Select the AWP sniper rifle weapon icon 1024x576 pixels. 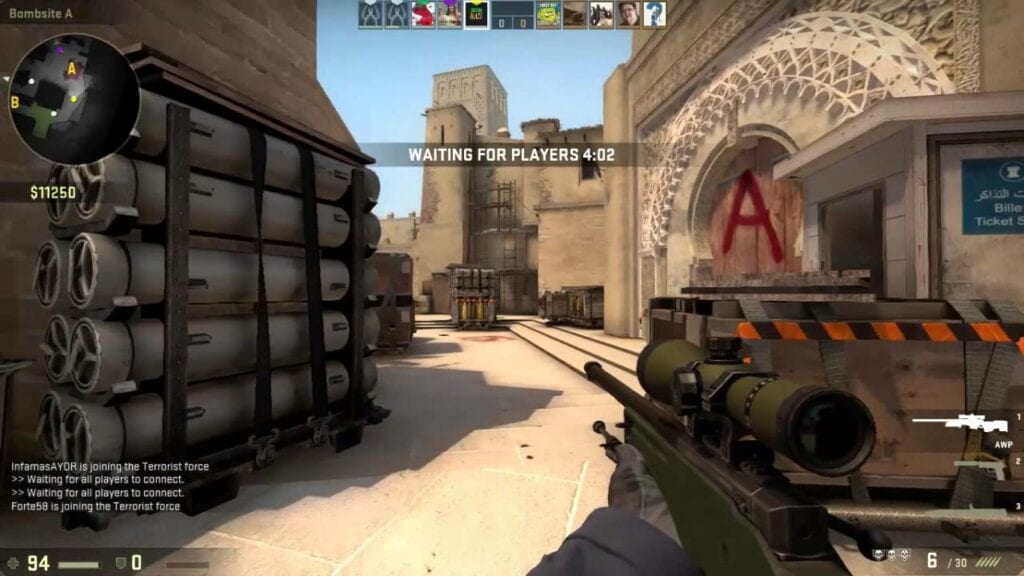click(963, 424)
